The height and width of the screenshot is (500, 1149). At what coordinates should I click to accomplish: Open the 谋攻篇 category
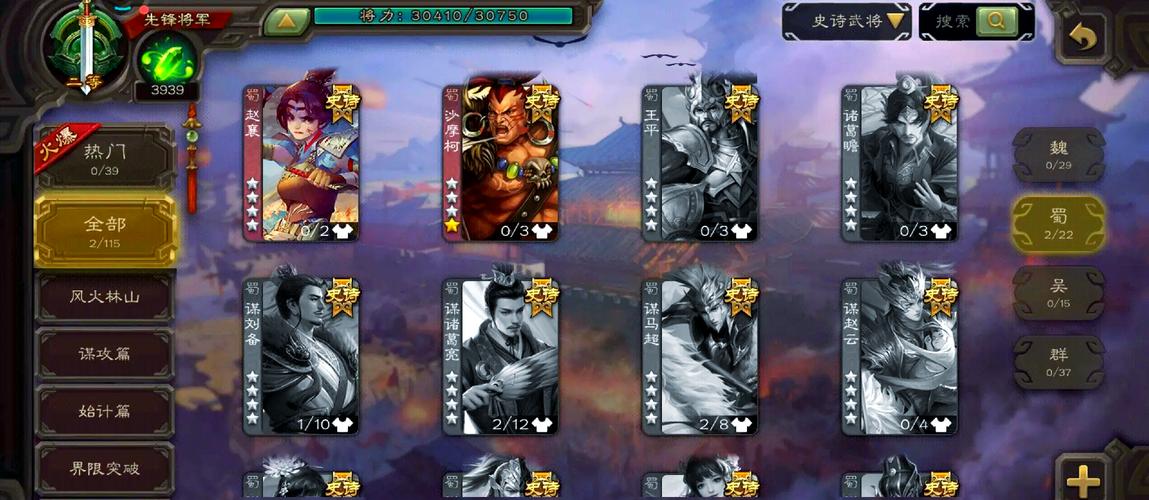(x=105, y=354)
